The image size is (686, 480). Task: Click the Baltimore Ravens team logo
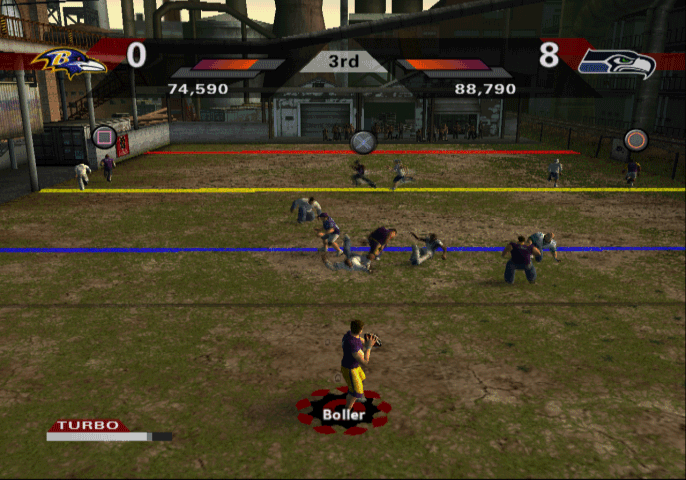click(68, 62)
